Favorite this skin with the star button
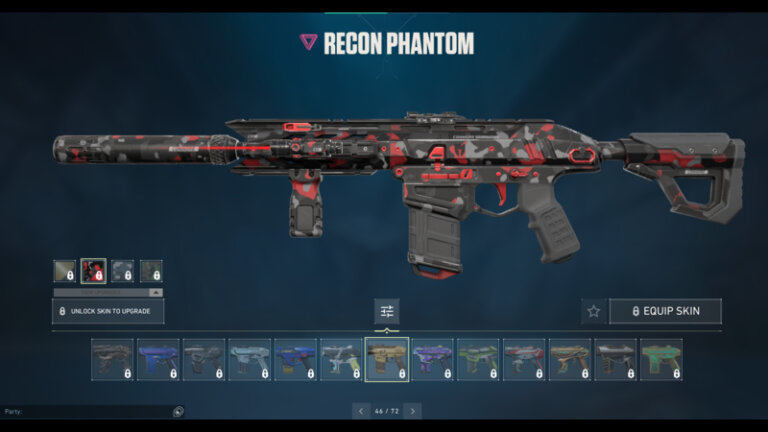The height and width of the screenshot is (432, 768). pyautogui.click(x=593, y=311)
